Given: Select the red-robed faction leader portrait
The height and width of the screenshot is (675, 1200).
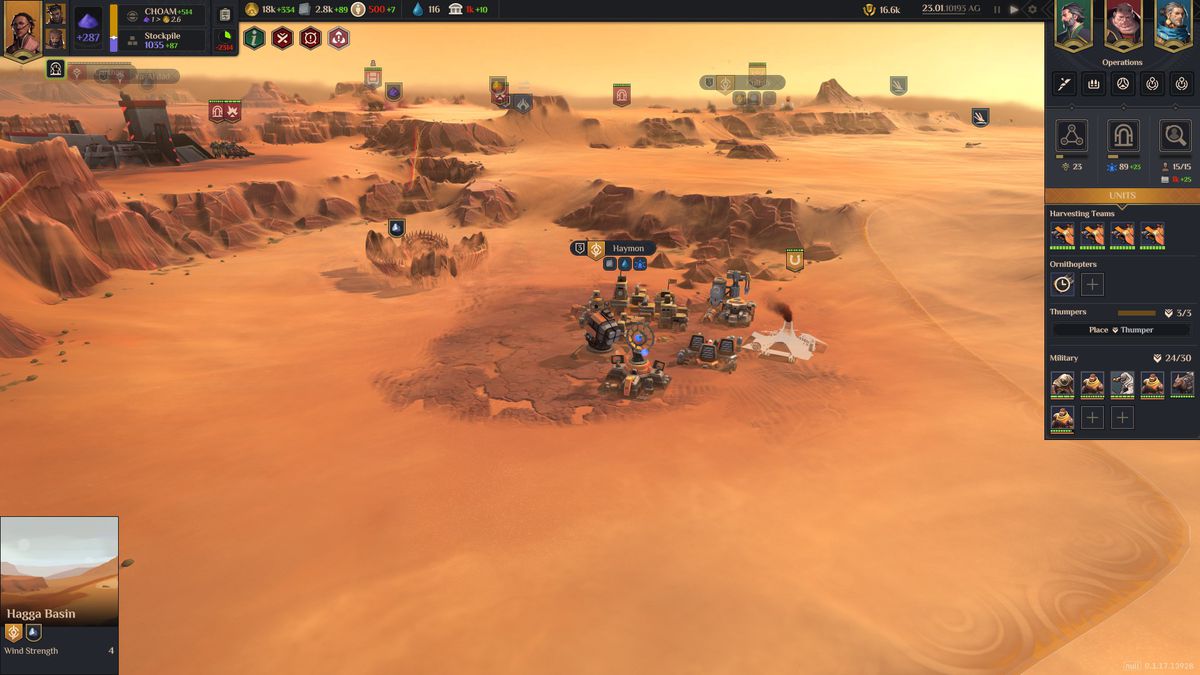Looking at the screenshot, I should click(x=1123, y=23).
